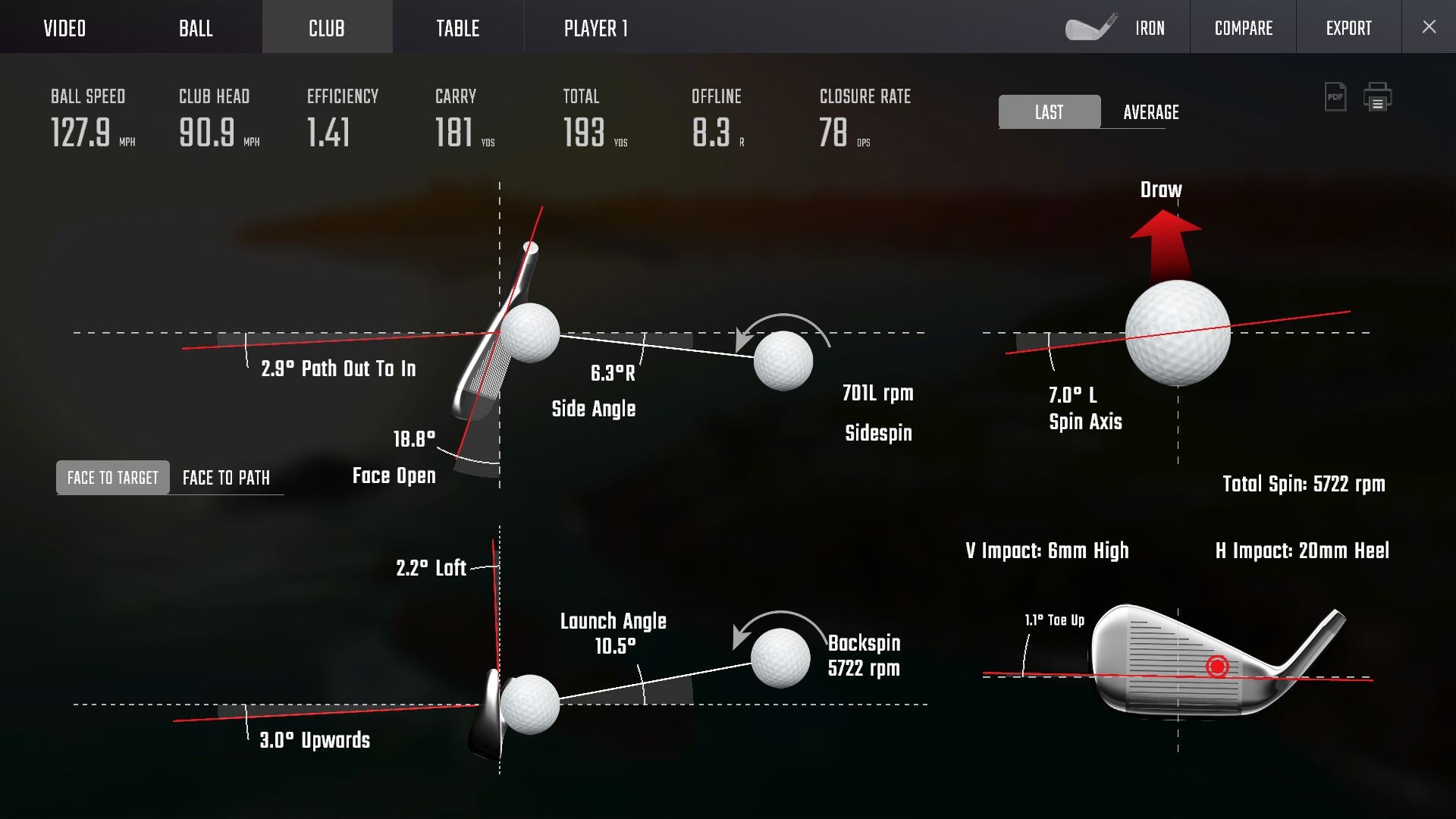The width and height of the screenshot is (1456, 819).
Task: Print using the printer icon
Action: 1377,97
